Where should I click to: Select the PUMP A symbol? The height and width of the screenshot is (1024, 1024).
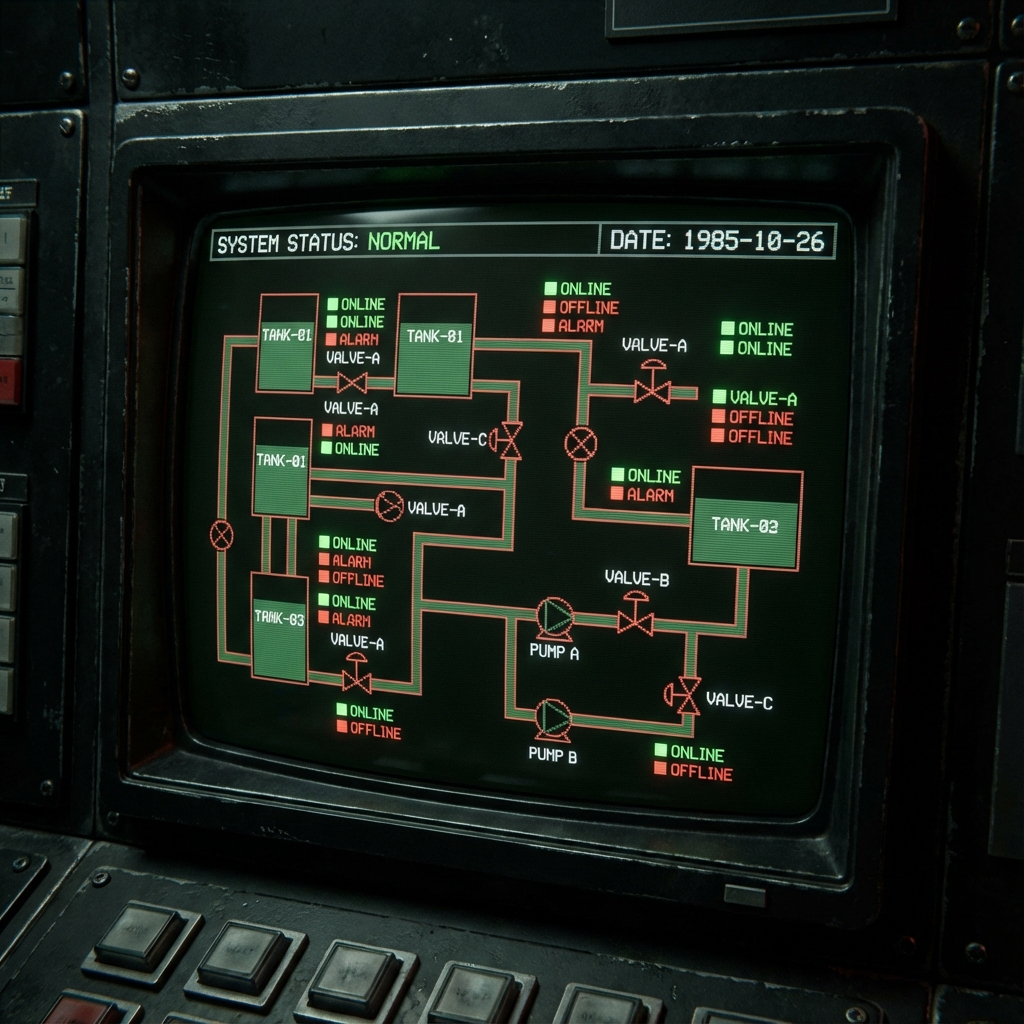coord(554,618)
